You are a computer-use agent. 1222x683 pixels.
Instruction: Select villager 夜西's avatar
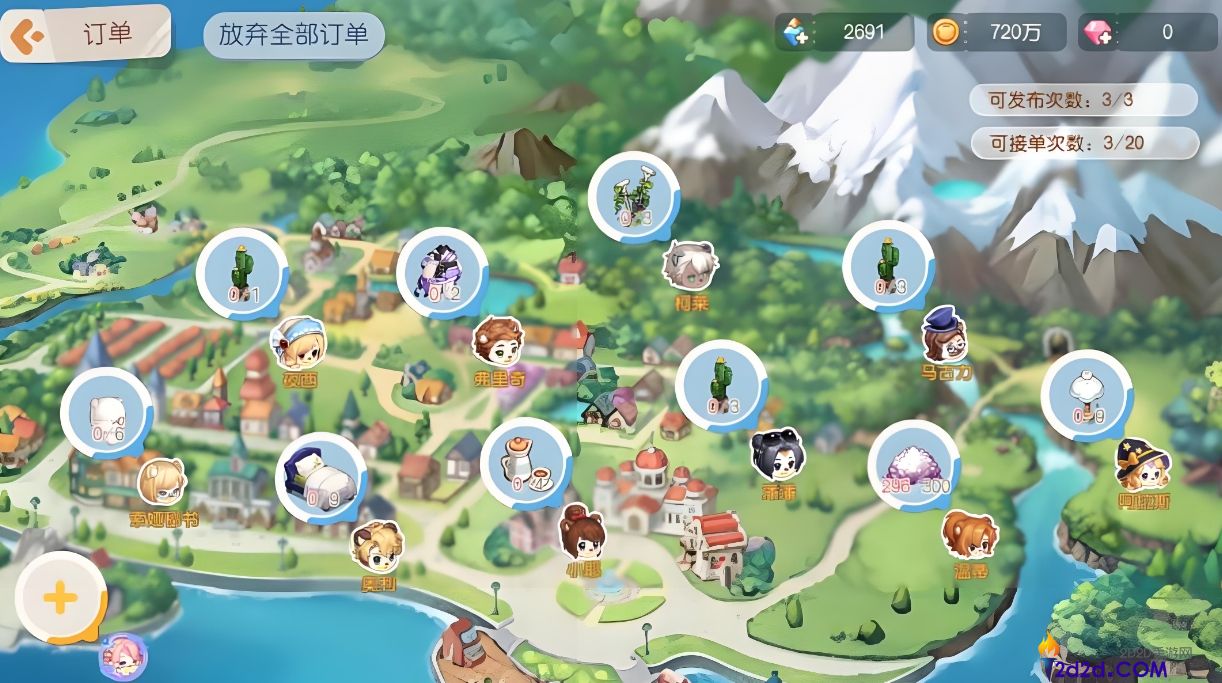pos(298,345)
